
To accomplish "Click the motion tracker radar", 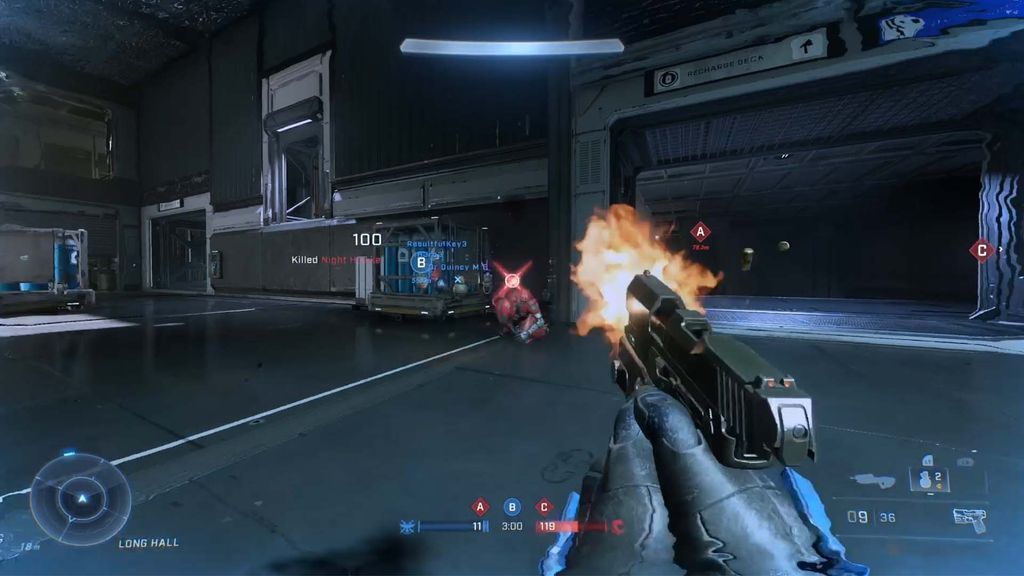I will (80, 498).
